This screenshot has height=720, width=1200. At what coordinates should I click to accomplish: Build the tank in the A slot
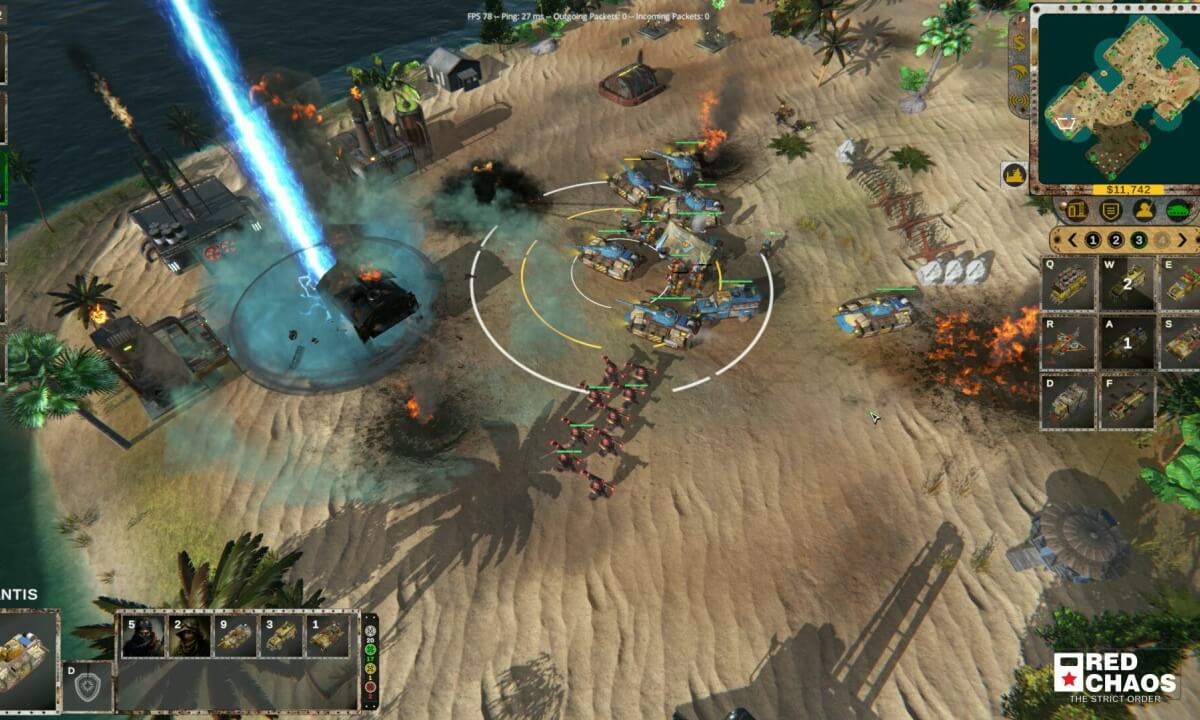click(1127, 343)
